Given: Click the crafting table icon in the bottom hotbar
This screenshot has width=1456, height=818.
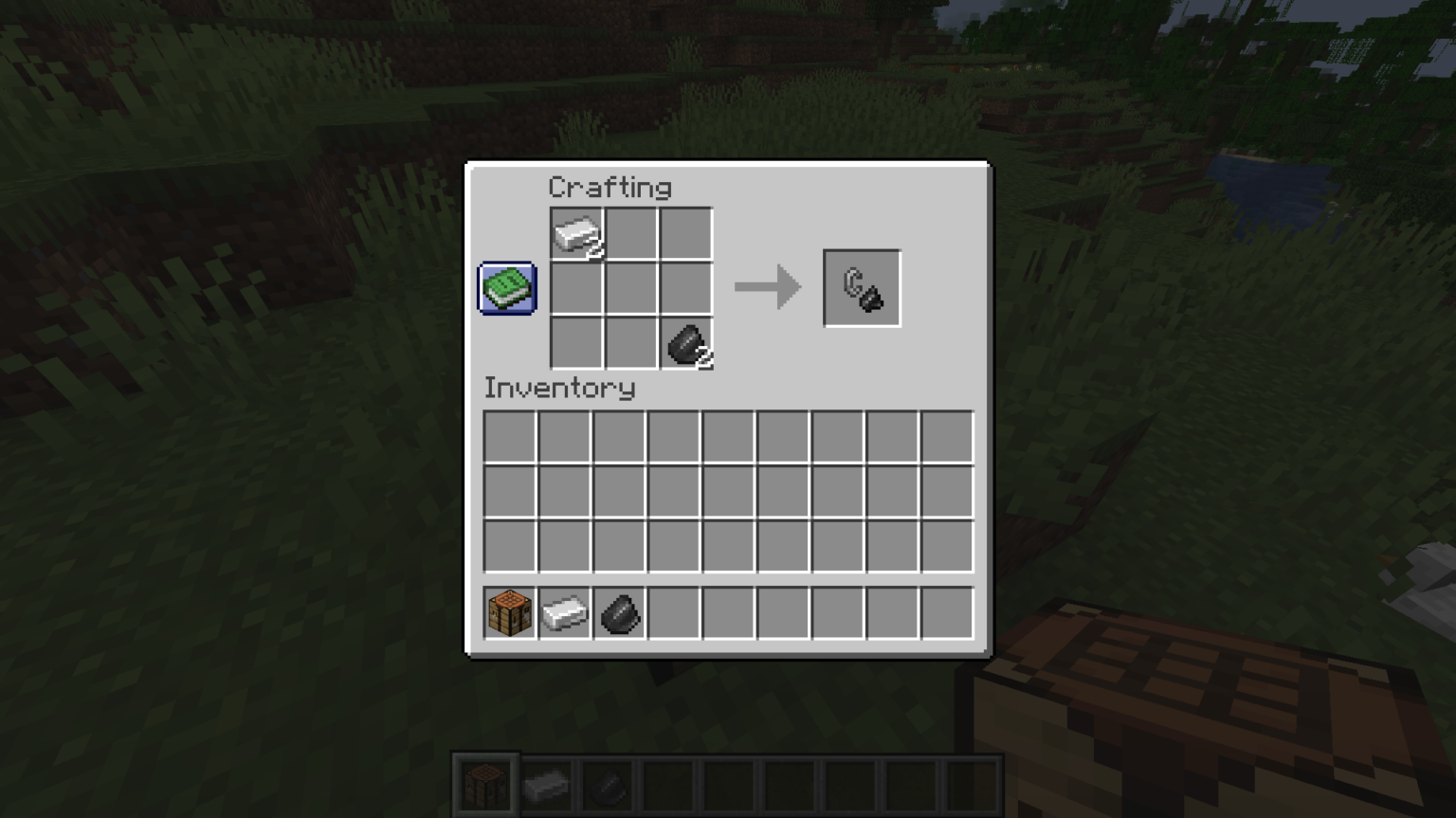Looking at the screenshot, I should (486, 785).
